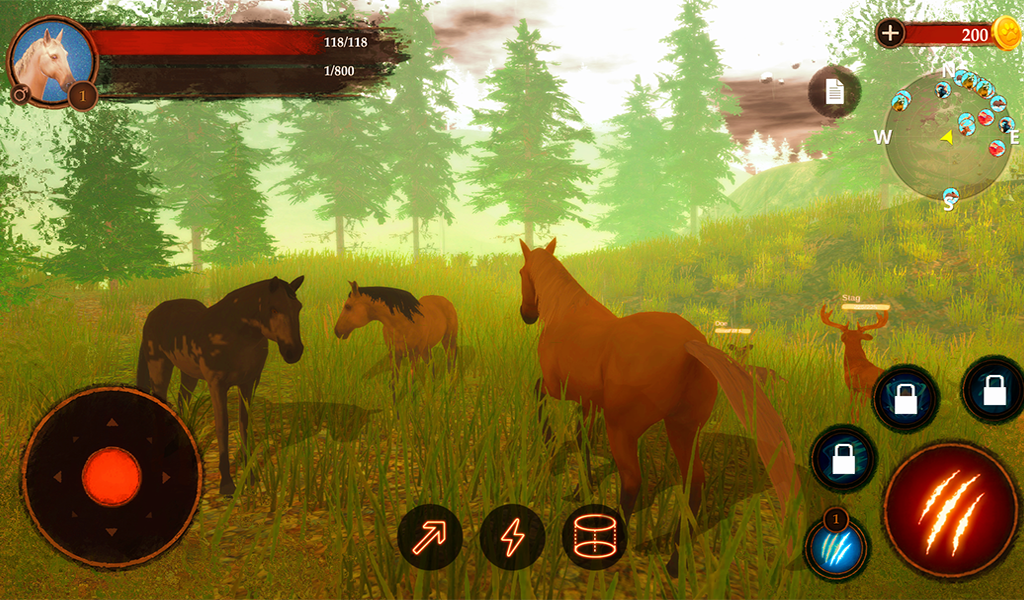The height and width of the screenshot is (600, 1024).
Task: Activate the lightning bolt sprint button
Action: click(x=512, y=537)
